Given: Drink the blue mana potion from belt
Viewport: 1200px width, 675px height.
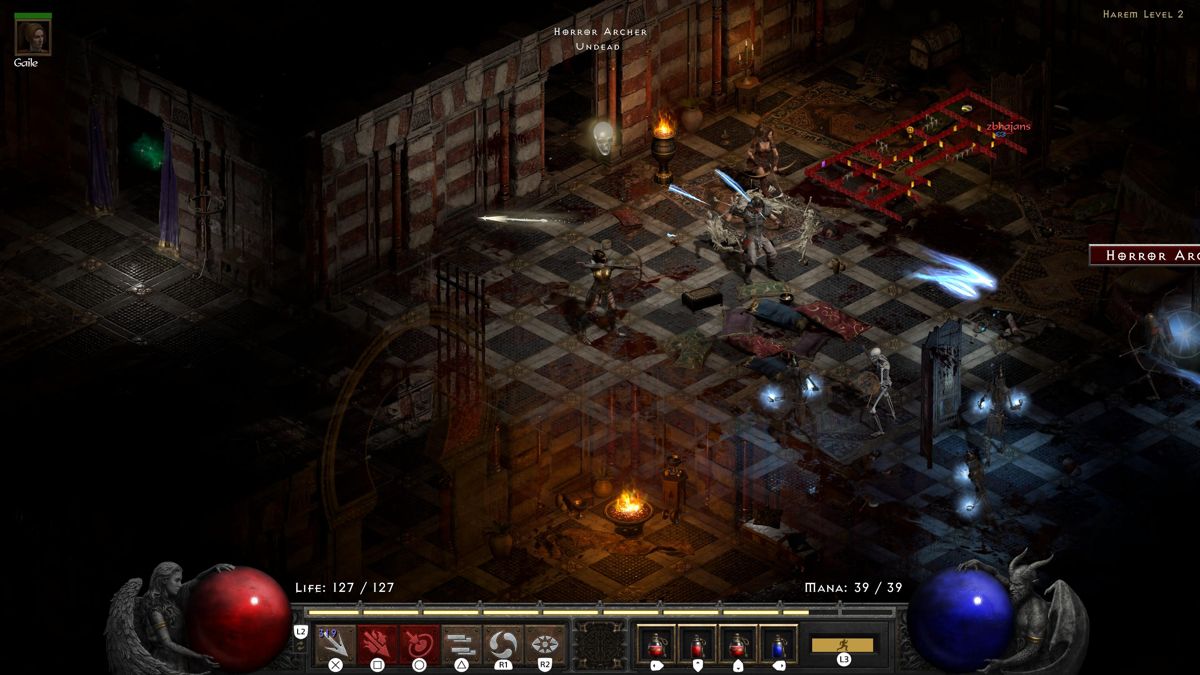Looking at the screenshot, I should [x=778, y=643].
